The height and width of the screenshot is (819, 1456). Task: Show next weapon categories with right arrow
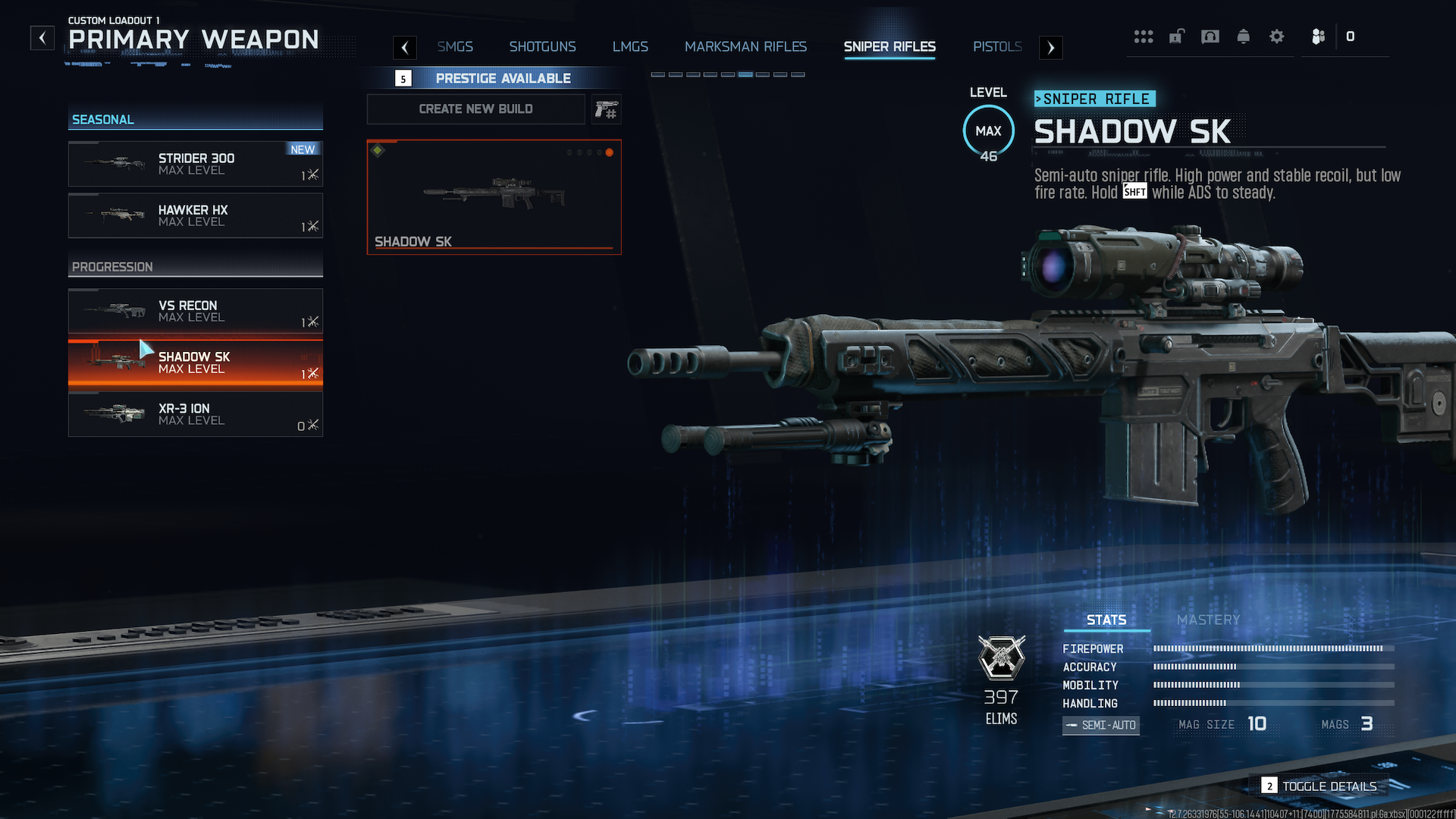pos(1050,48)
